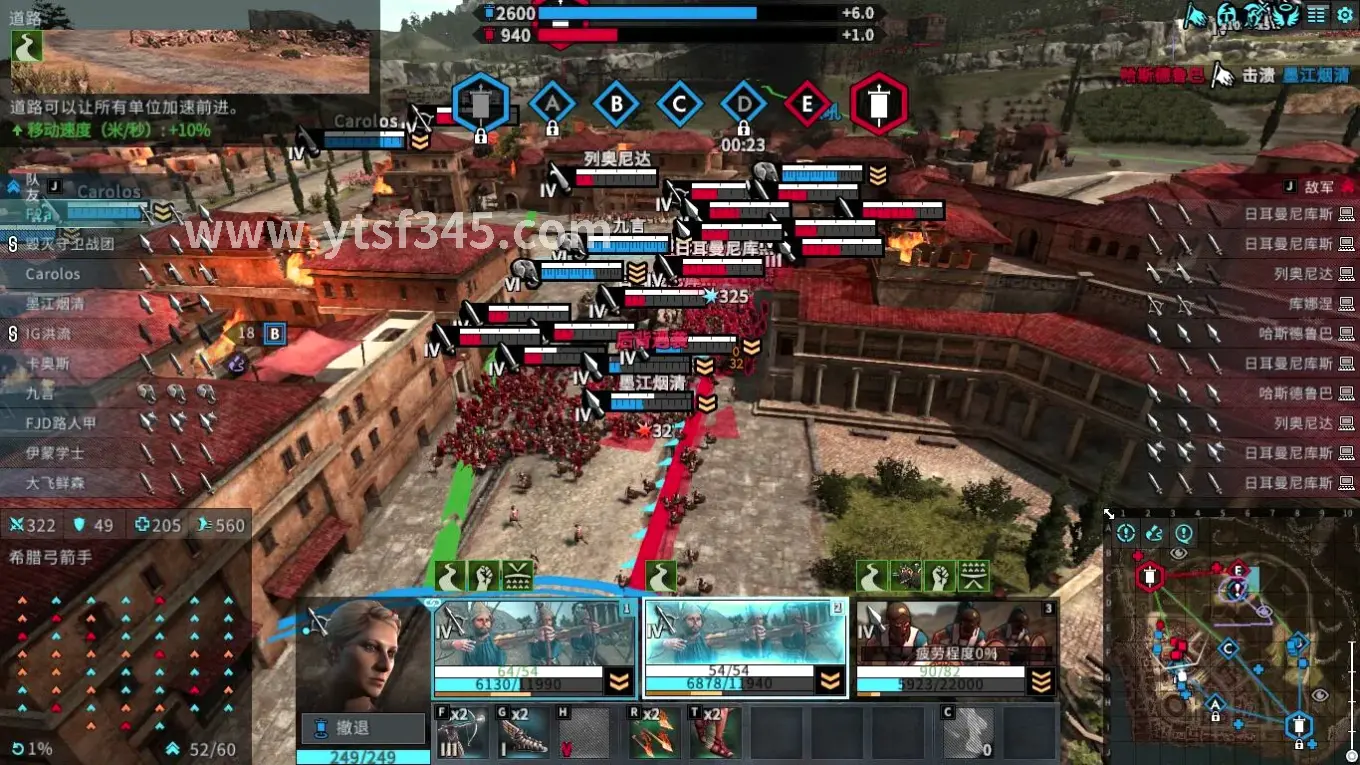The width and height of the screenshot is (1360, 765).
Task: Select capture point E marker in top bar
Action: pos(807,103)
